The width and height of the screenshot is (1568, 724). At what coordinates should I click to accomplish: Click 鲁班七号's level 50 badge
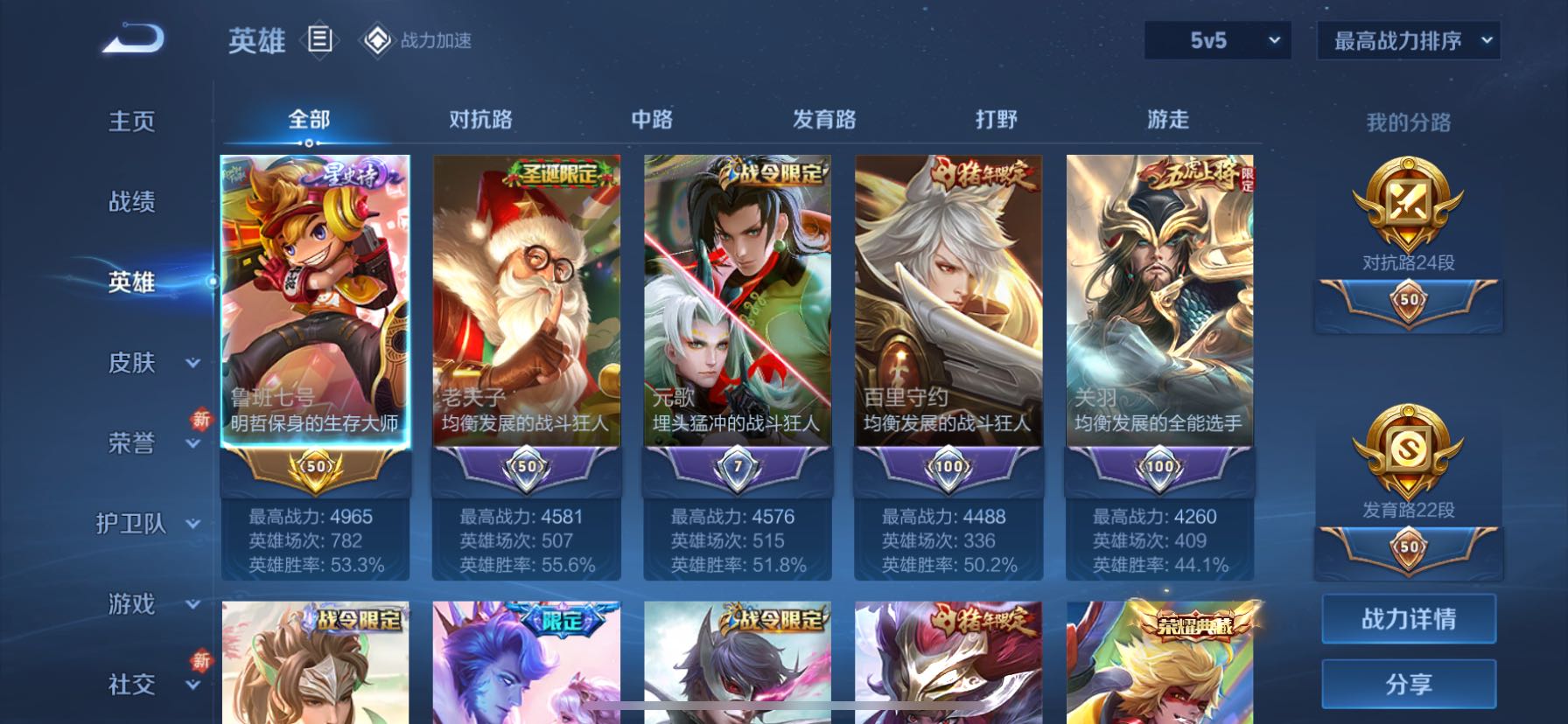coord(317,468)
